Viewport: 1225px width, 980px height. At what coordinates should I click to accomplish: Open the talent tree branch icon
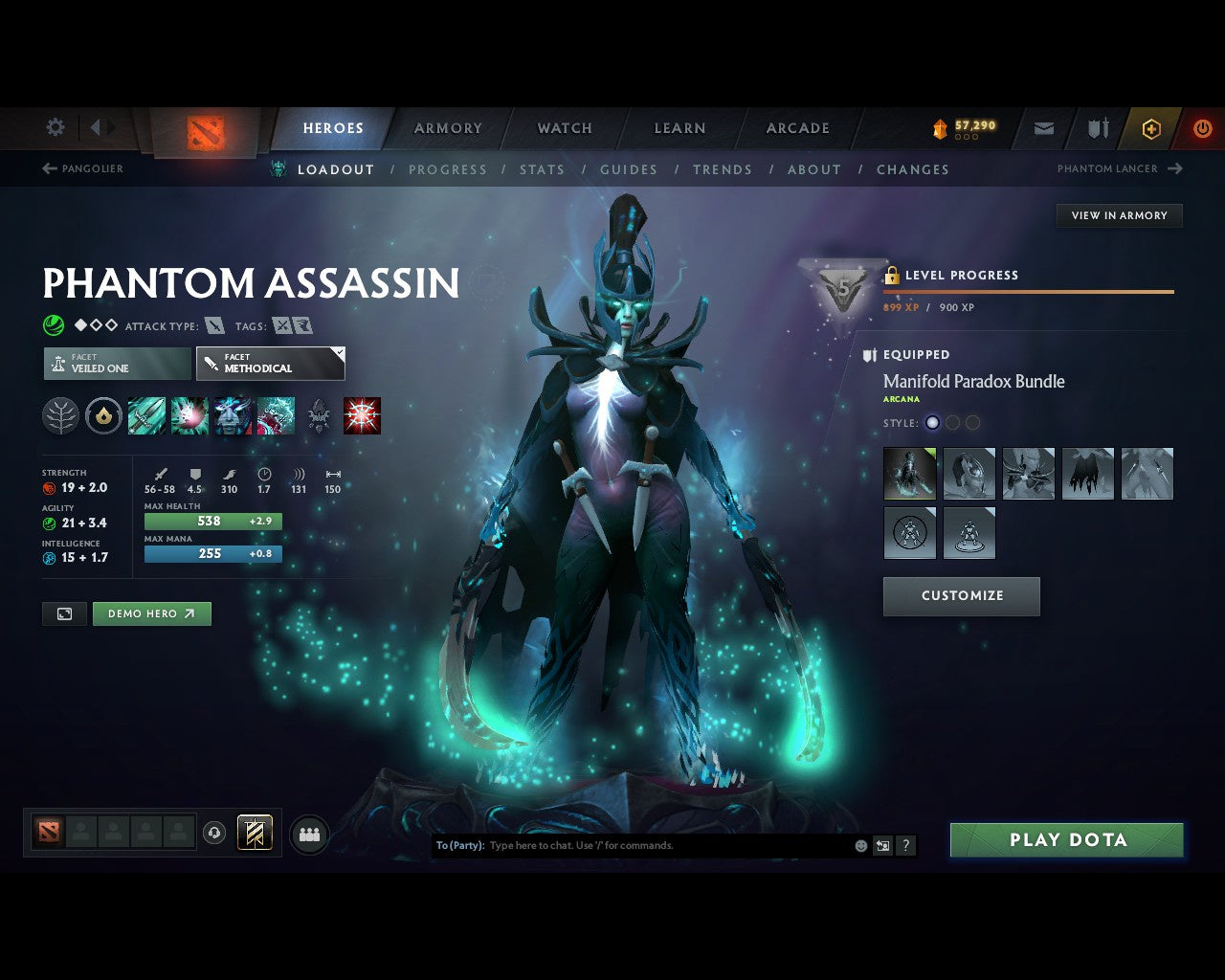coord(60,415)
